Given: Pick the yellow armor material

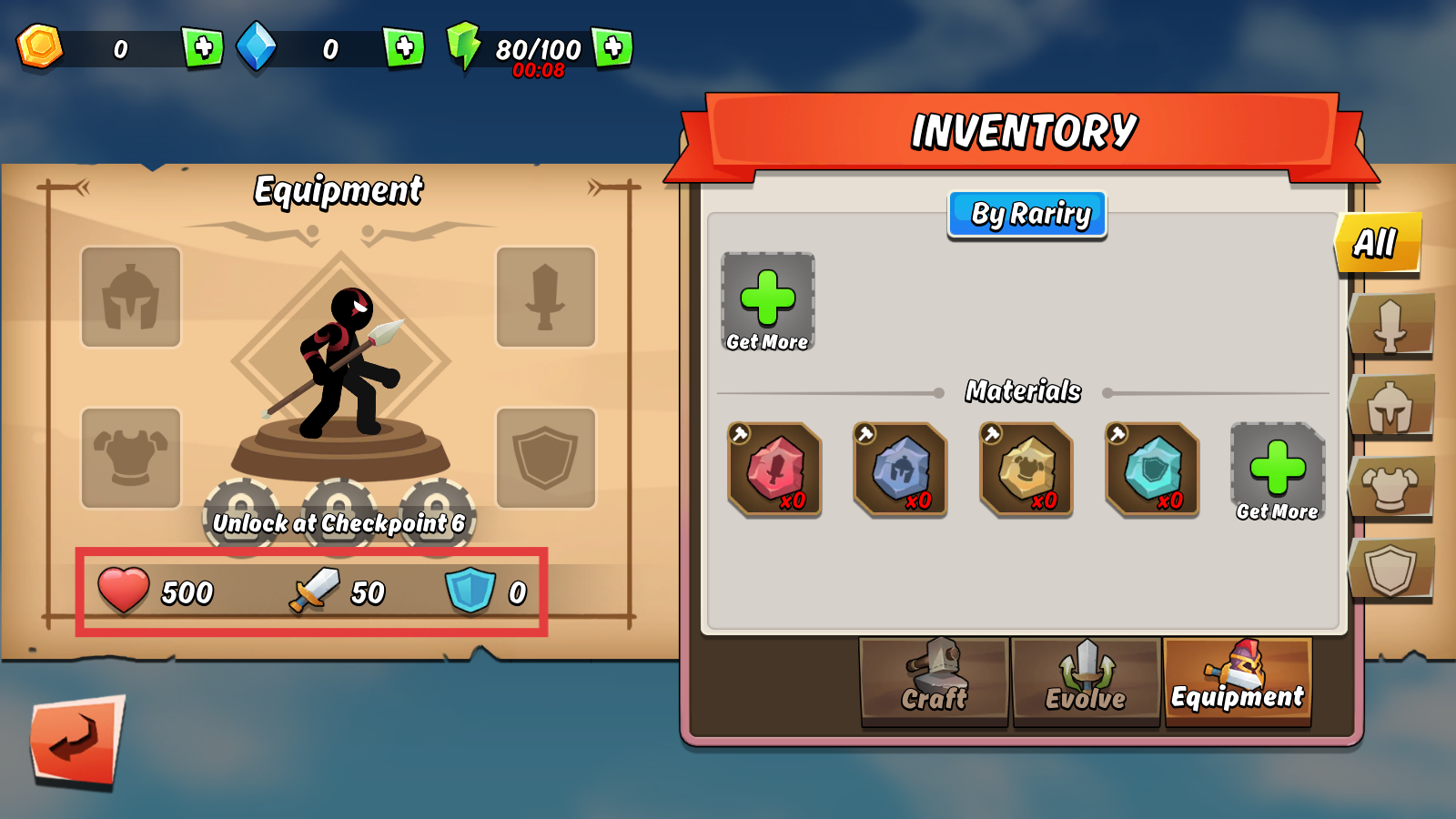Looking at the screenshot, I should [x=1026, y=470].
